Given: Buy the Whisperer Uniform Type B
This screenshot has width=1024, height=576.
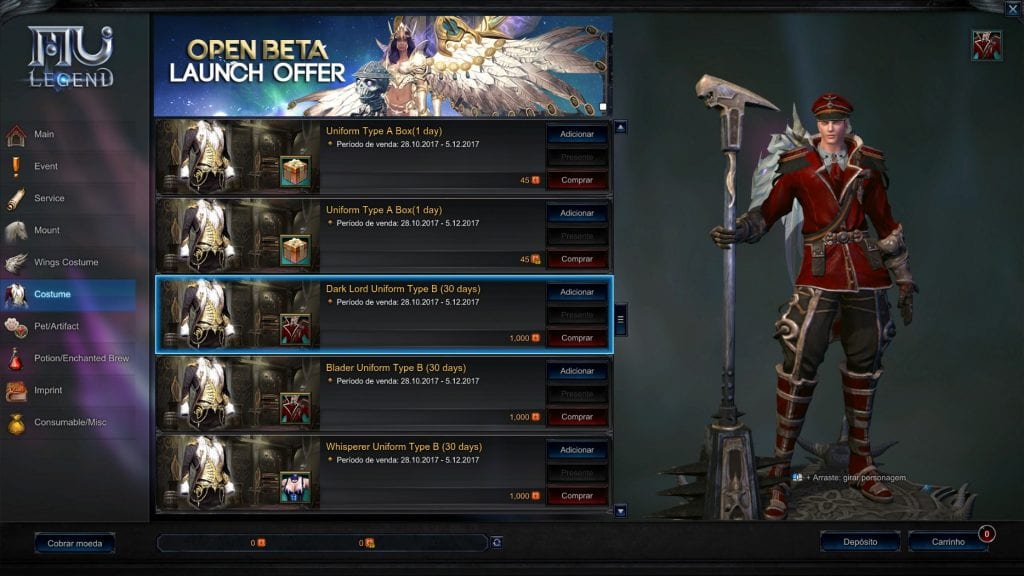Looking at the screenshot, I should click(577, 496).
